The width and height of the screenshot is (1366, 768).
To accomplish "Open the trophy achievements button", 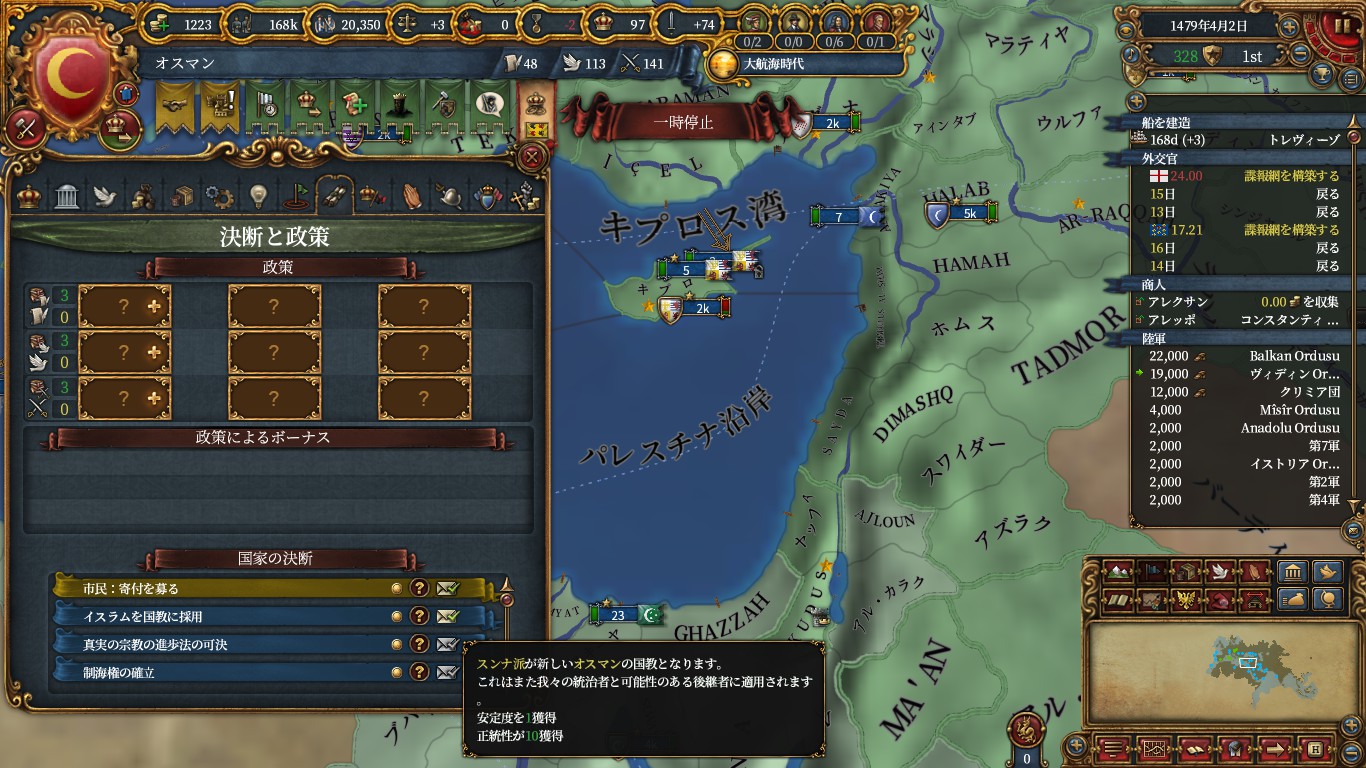I will point(1321,75).
